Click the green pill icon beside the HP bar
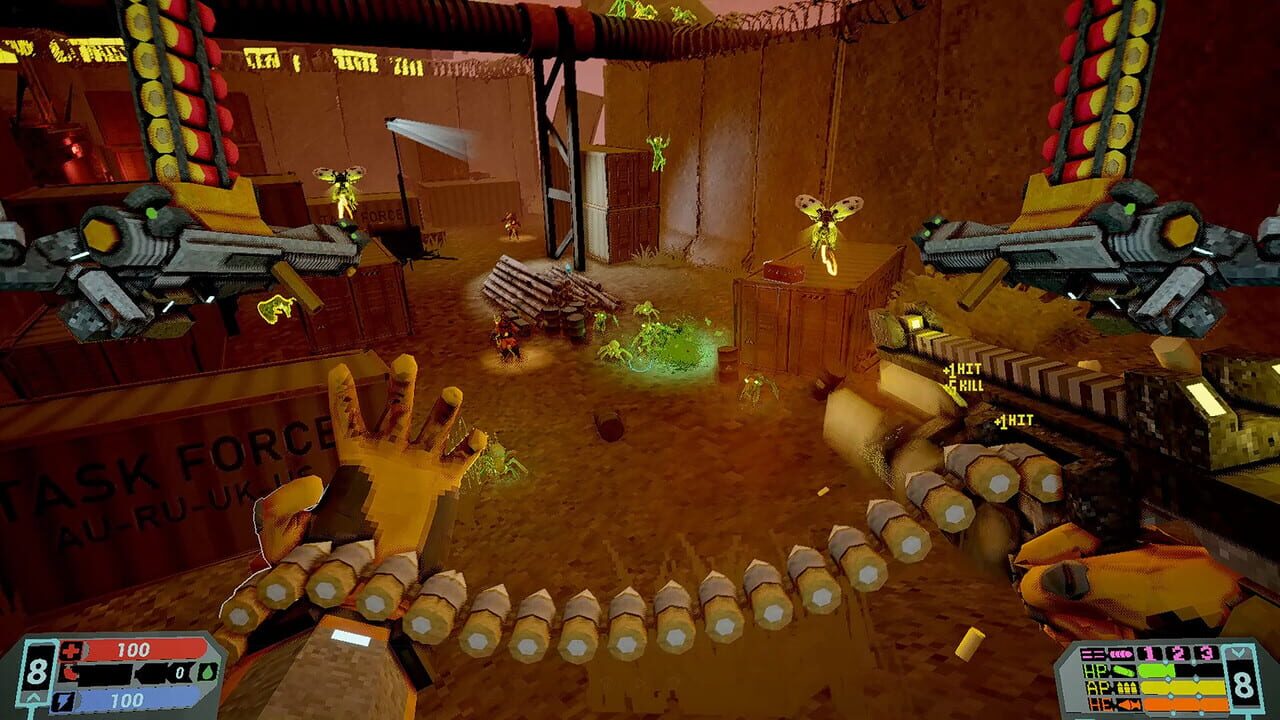The height and width of the screenshot is (720, 1280). click(x=1124, y=671)
